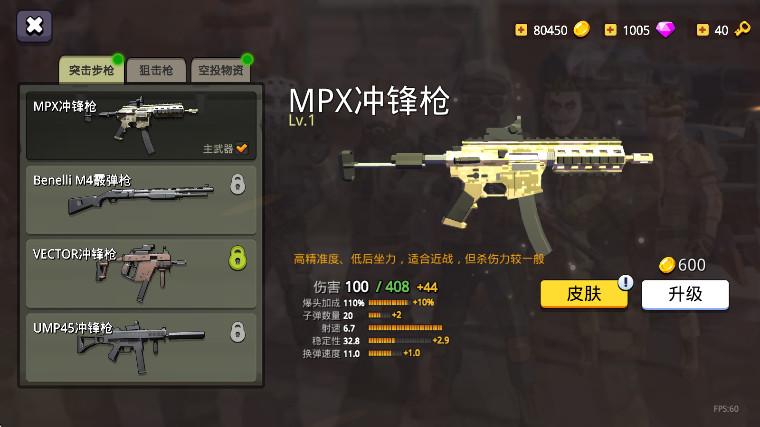Add more gold coins with plus button
Viewport: 760px width, 427px height.
click(x=520, y=30)
